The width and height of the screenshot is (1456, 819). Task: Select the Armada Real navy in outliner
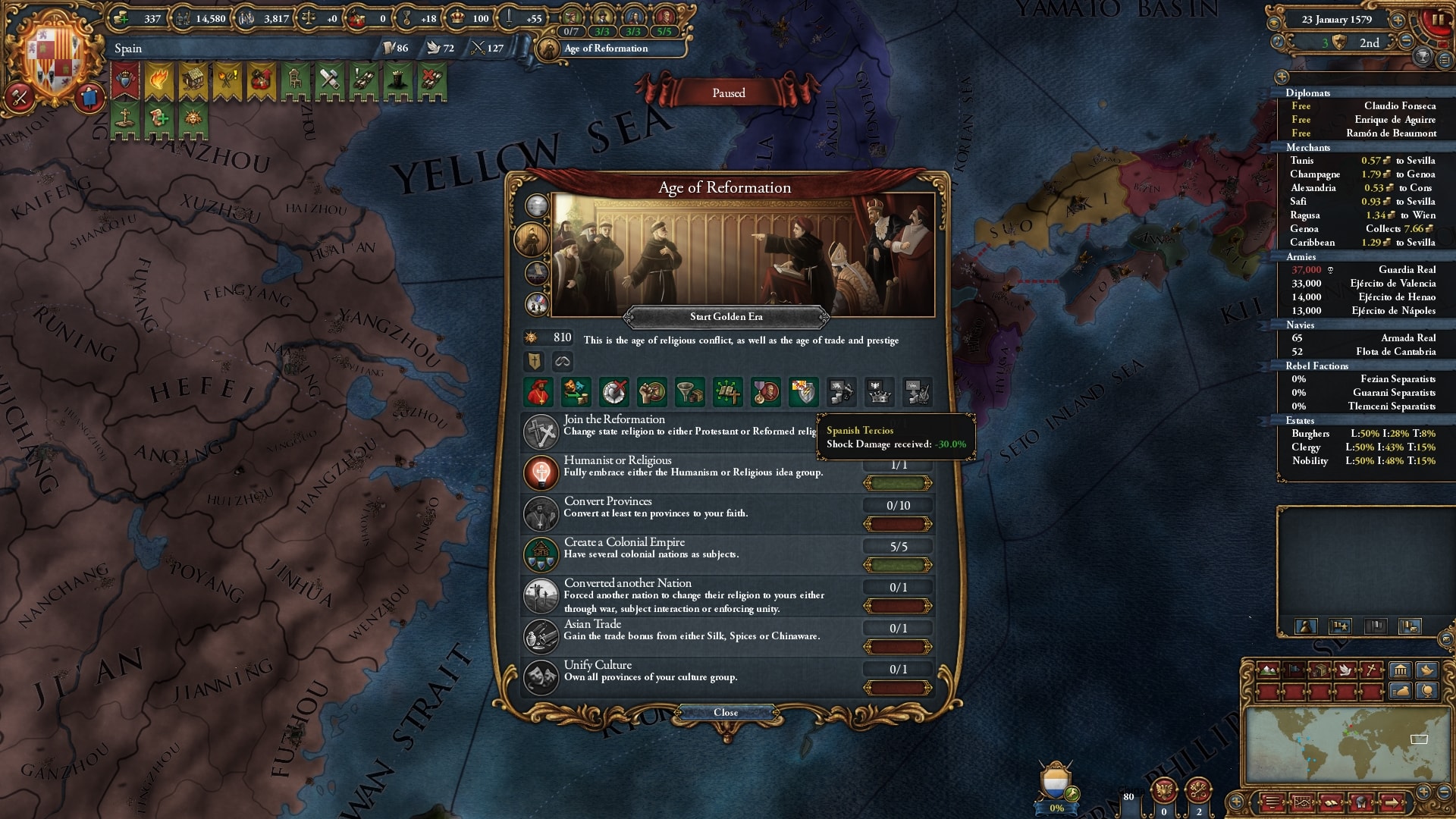click(x=1363, y=337)
